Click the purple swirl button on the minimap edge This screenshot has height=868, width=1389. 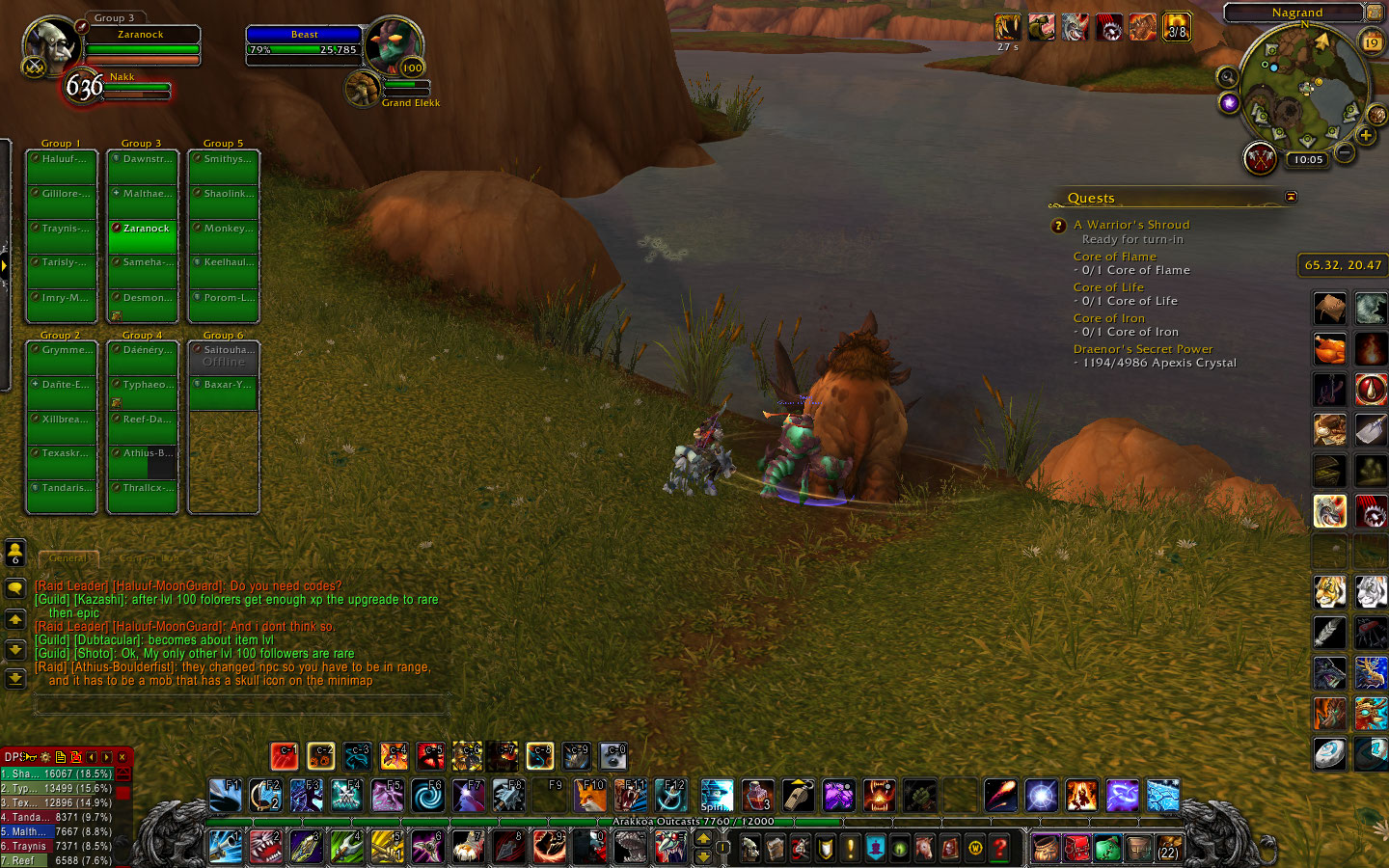[x=1229, y=102]
